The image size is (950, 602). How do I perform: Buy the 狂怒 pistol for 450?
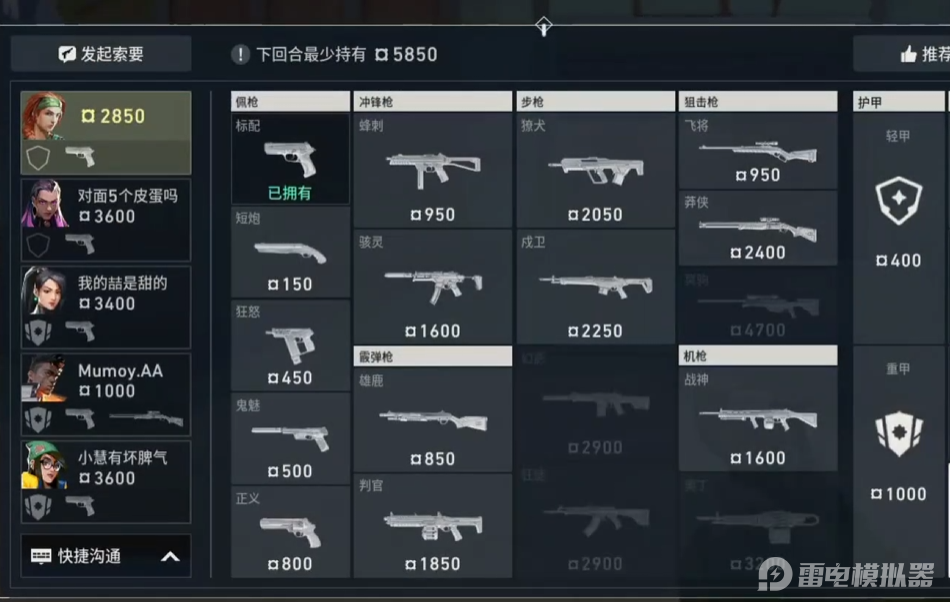290,346
